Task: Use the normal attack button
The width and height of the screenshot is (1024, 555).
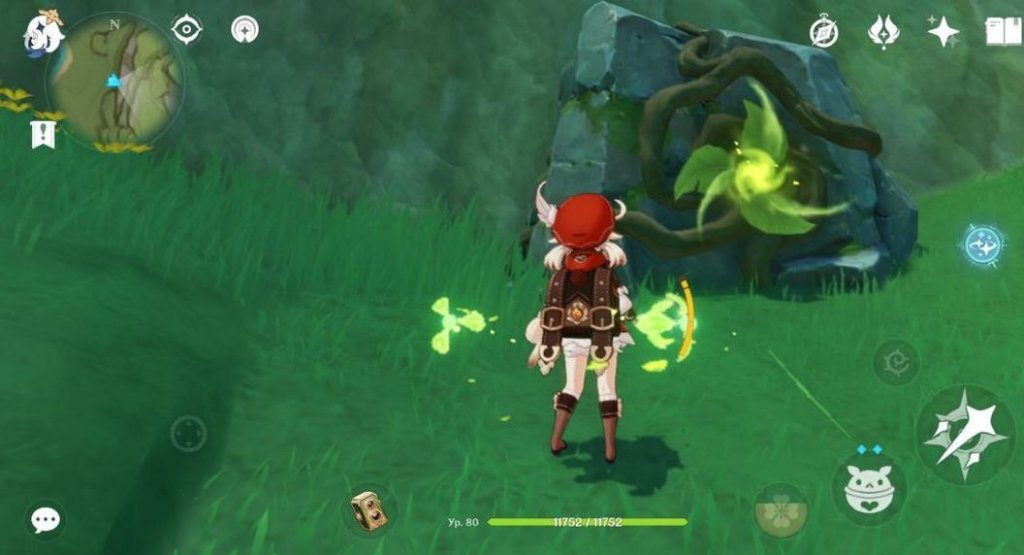Action: tap(965, 434)
